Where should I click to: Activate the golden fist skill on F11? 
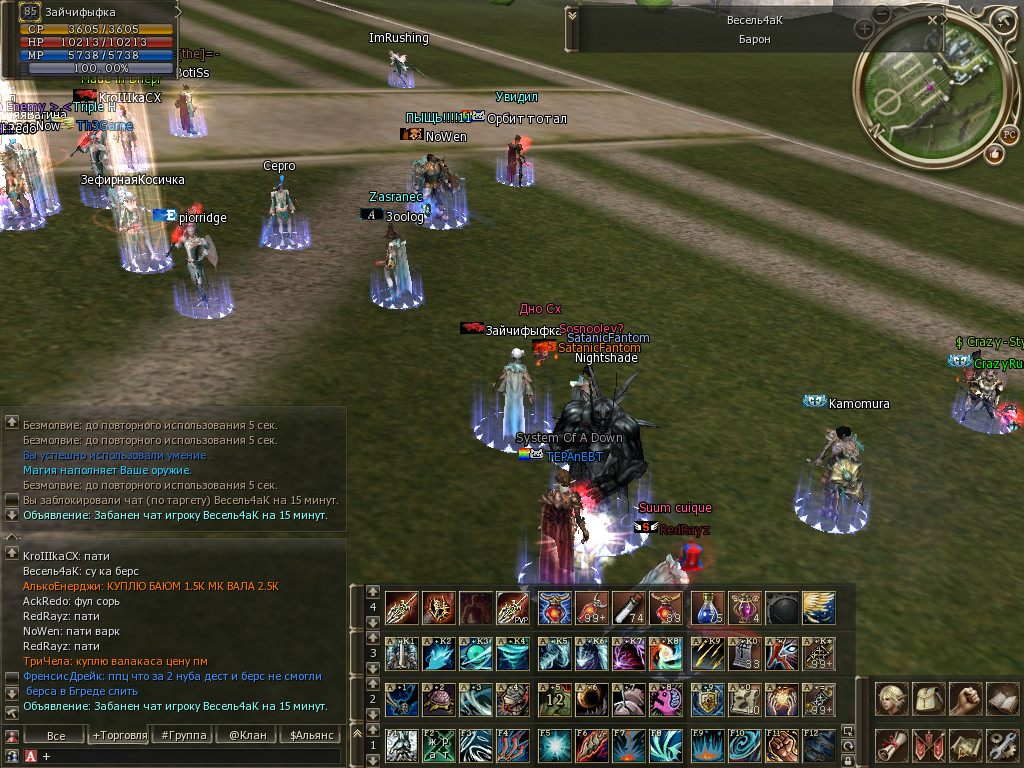[x=782, y=745]
